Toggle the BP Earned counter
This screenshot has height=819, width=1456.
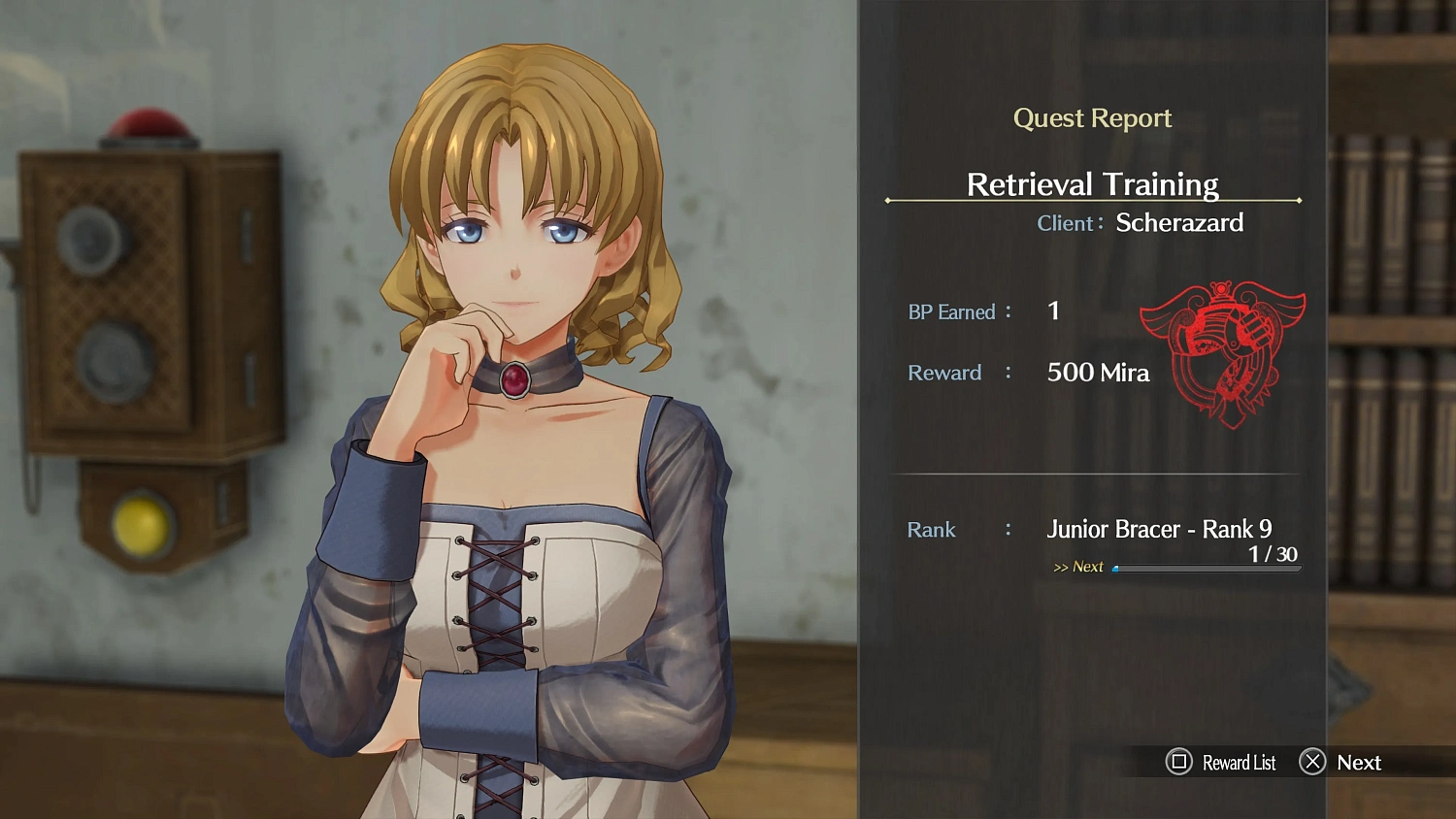point(1053,311)
